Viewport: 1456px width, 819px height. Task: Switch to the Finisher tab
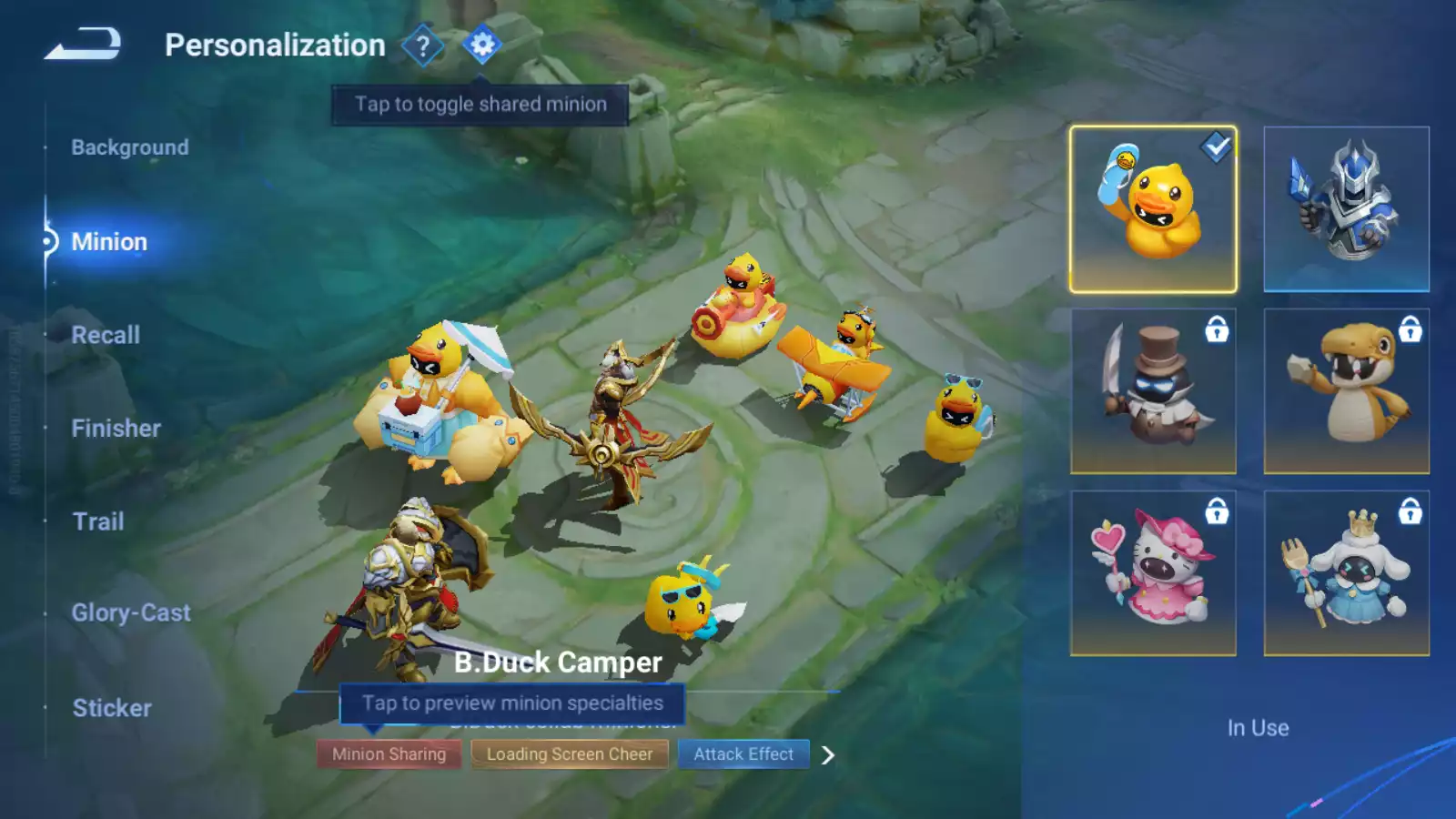tap(116, 429)
